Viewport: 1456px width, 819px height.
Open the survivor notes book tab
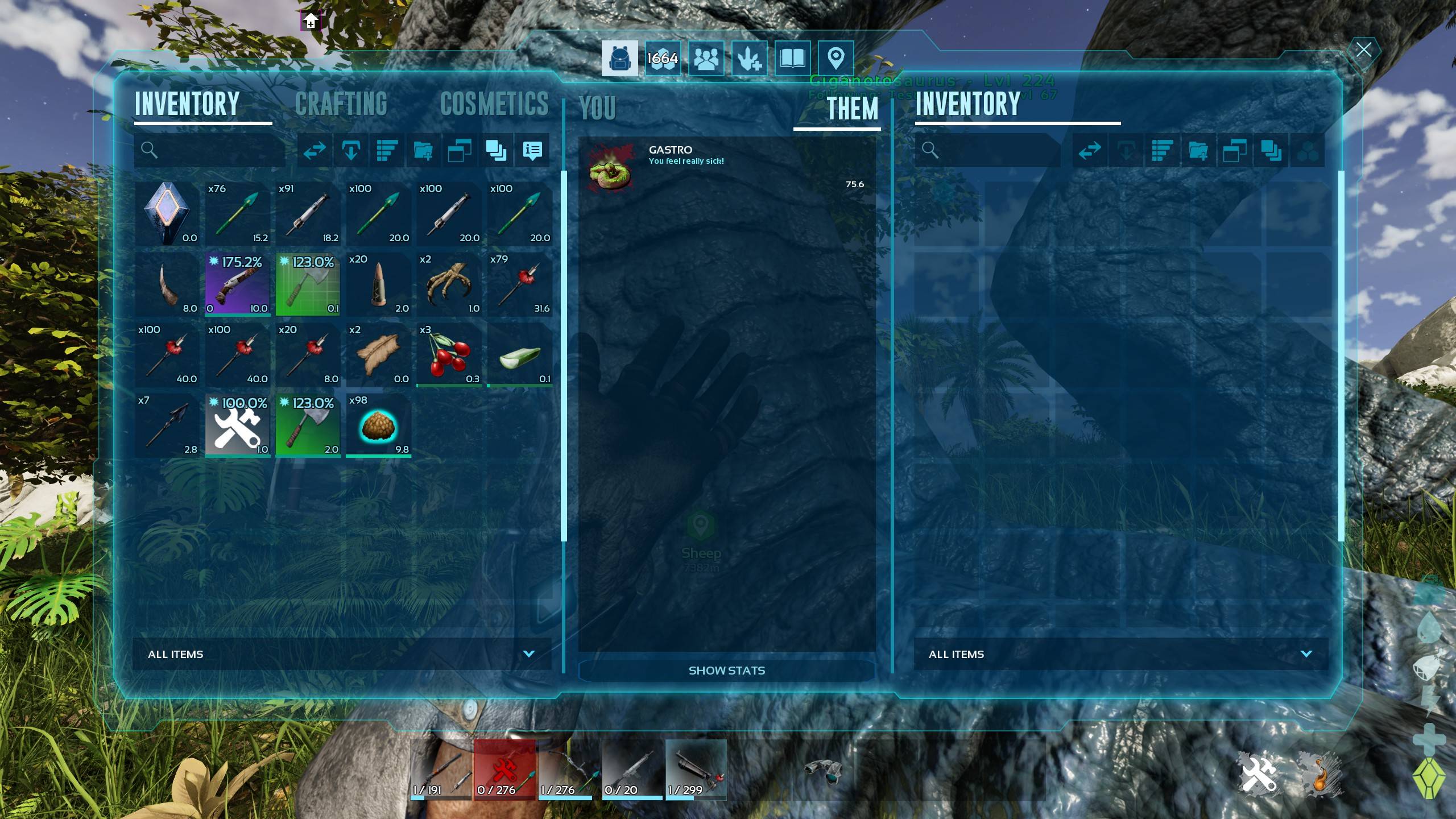pos(792,58)
